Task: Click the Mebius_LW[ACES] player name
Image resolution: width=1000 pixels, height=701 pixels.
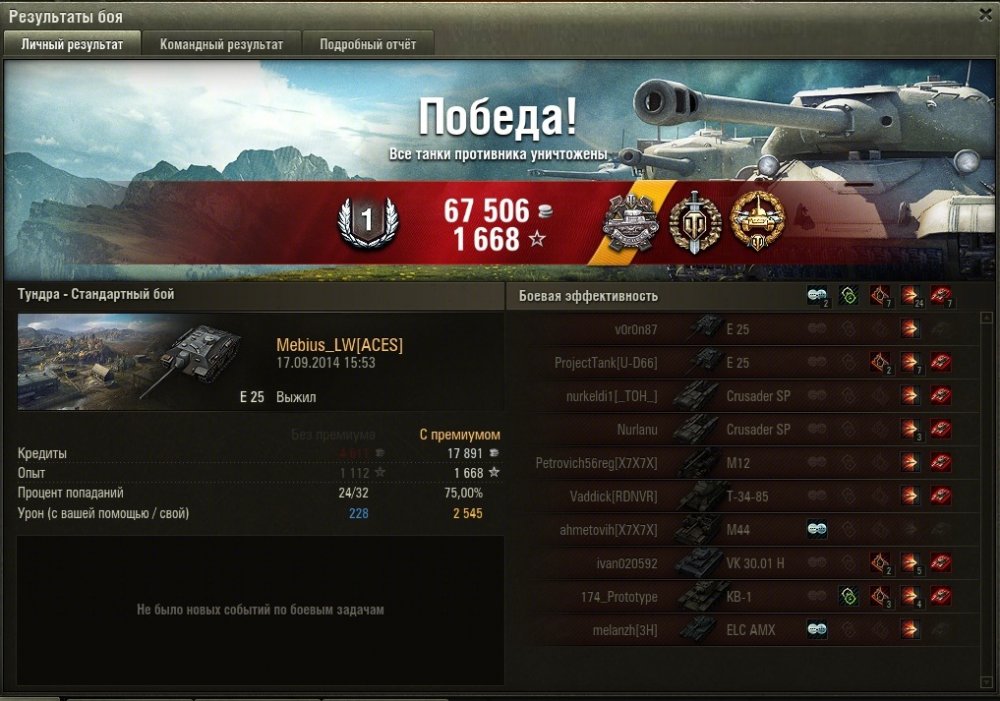Action: [339, 345]
